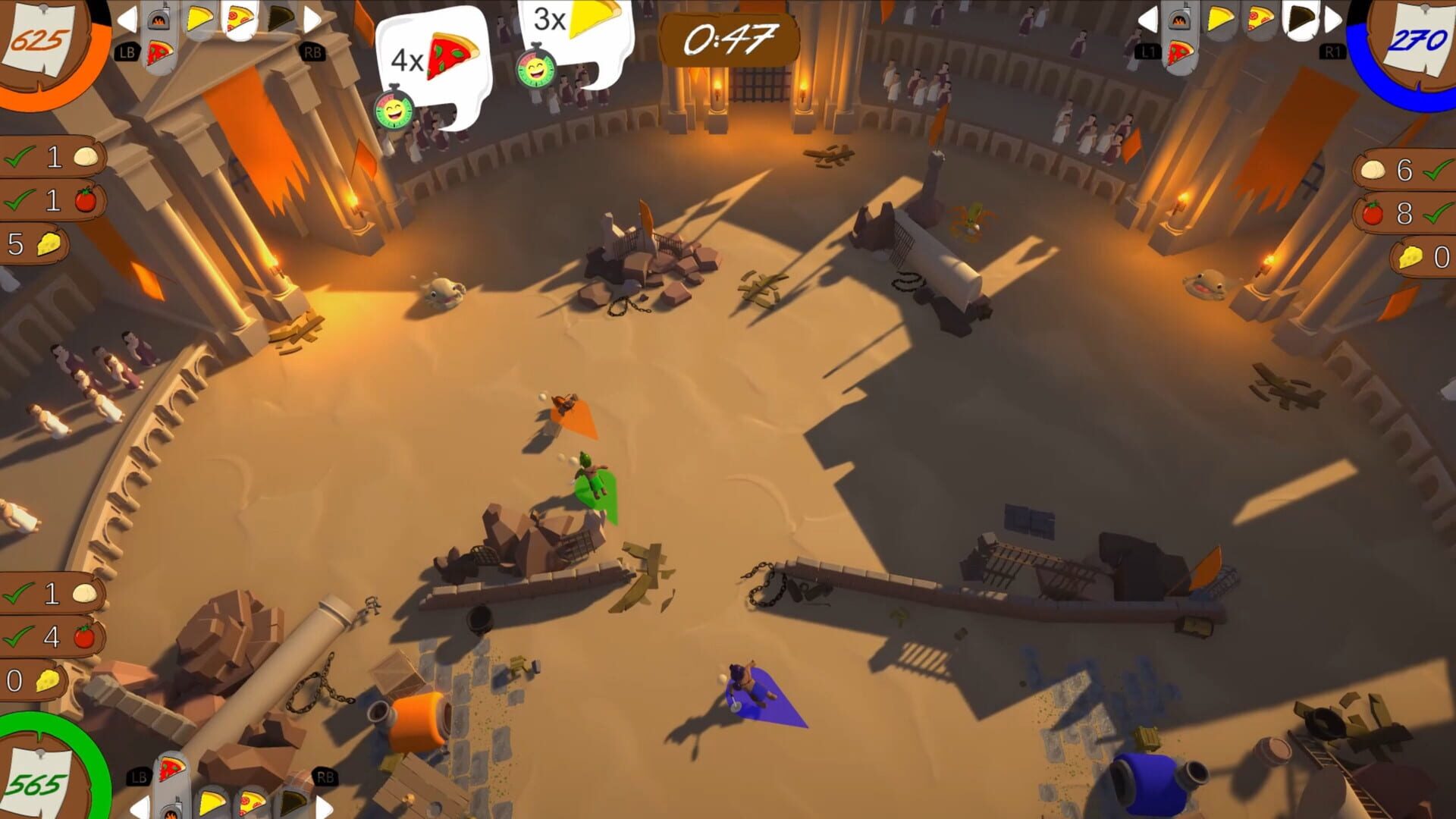
Task: Select the pizza oven icon in orange player's wheel
Action: (158, 19)
